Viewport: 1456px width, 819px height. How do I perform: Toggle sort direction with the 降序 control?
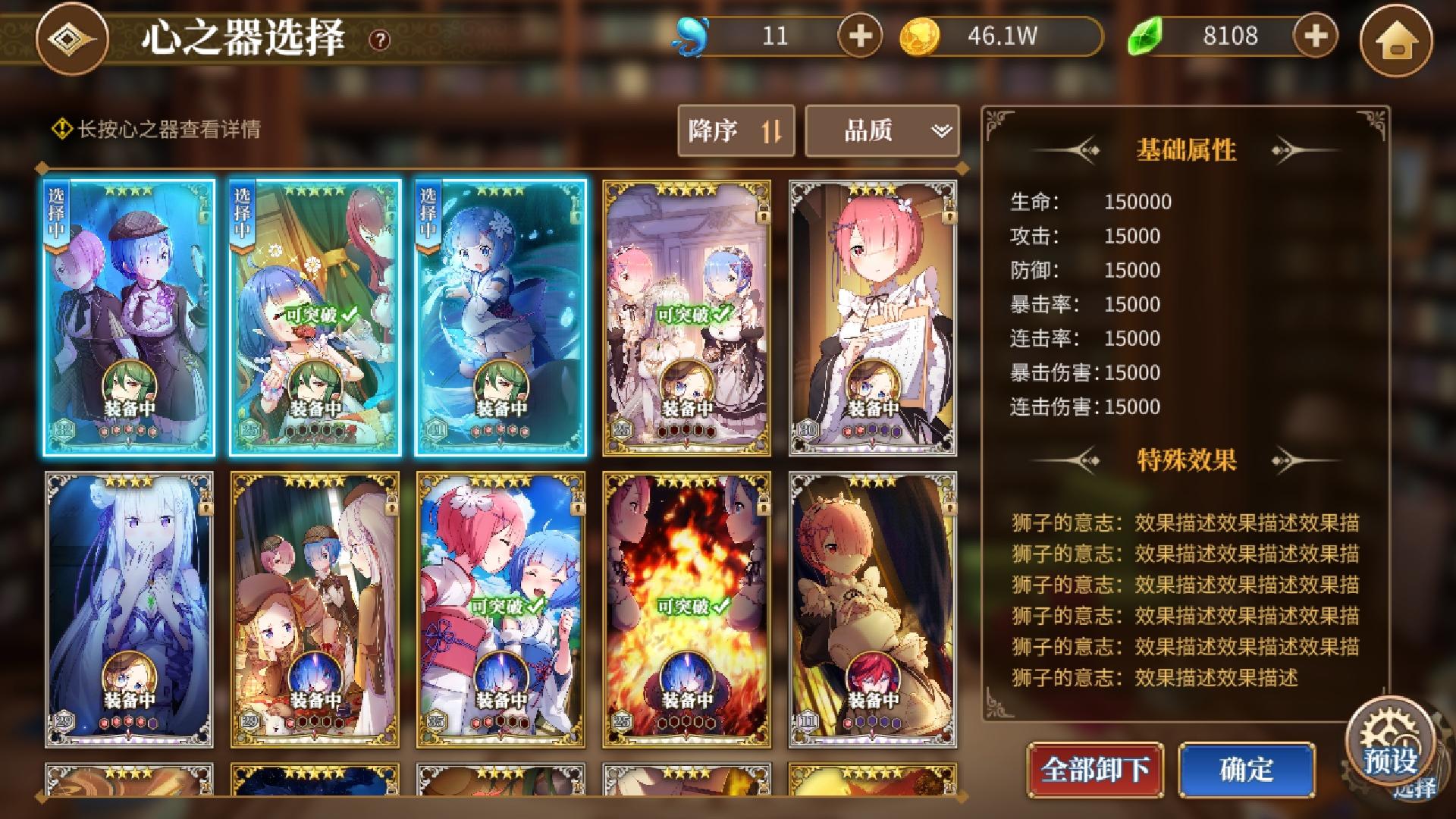(x=736, y=130)
